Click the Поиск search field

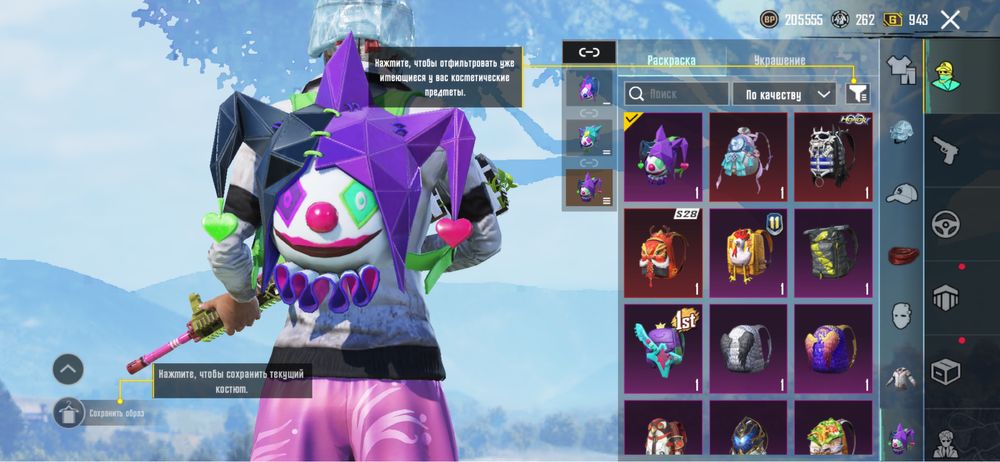(x=676, y=94)
